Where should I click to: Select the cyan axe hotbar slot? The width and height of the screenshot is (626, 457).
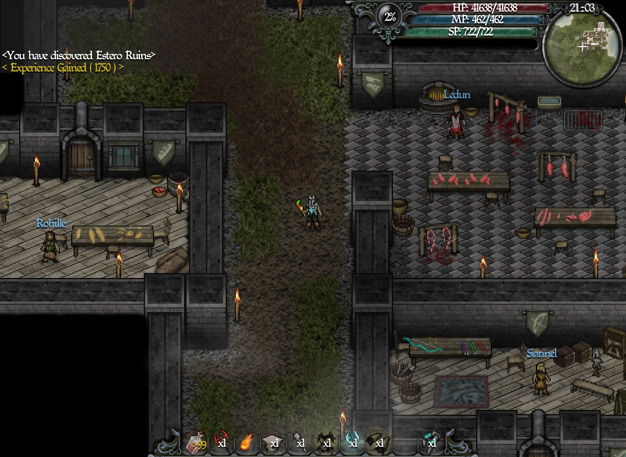coord(351,441)
